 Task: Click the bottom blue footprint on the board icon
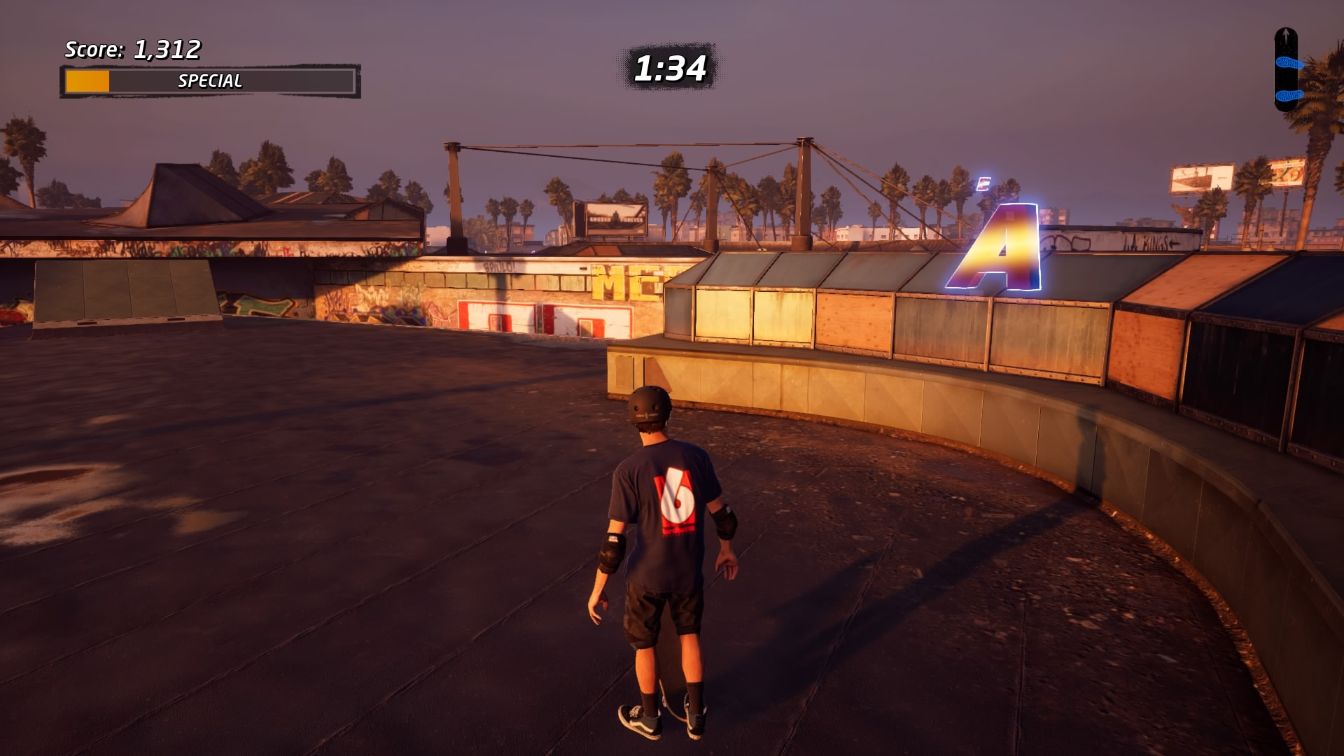point(1290,93)
